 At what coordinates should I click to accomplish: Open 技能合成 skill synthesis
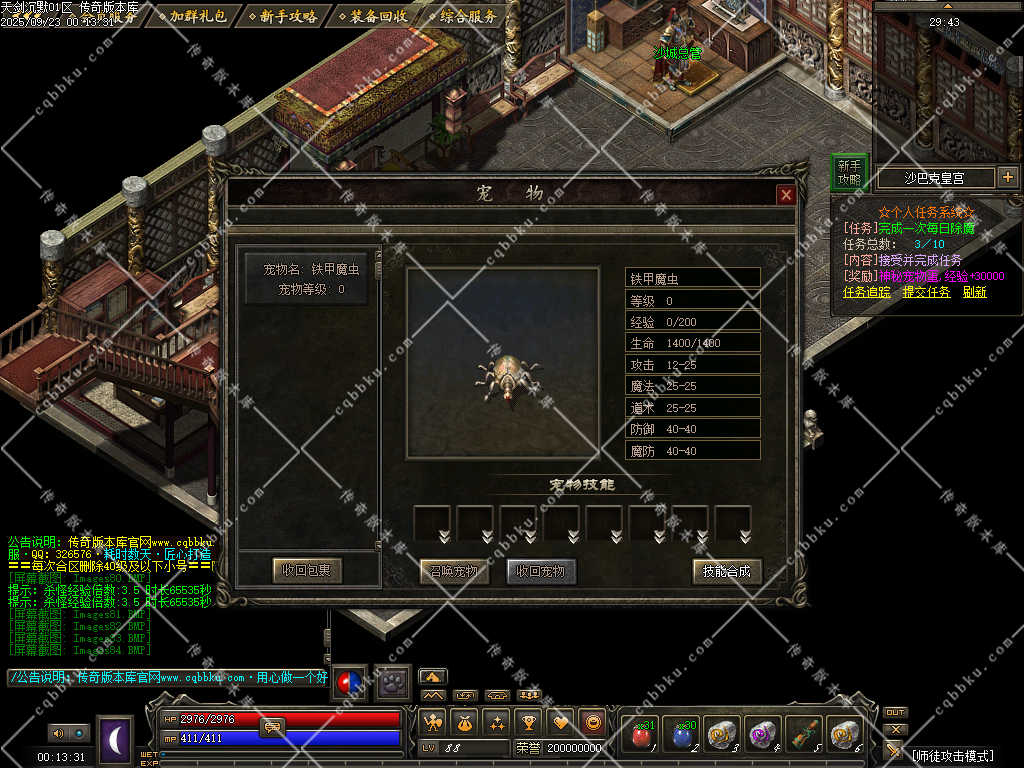[727, 571]
